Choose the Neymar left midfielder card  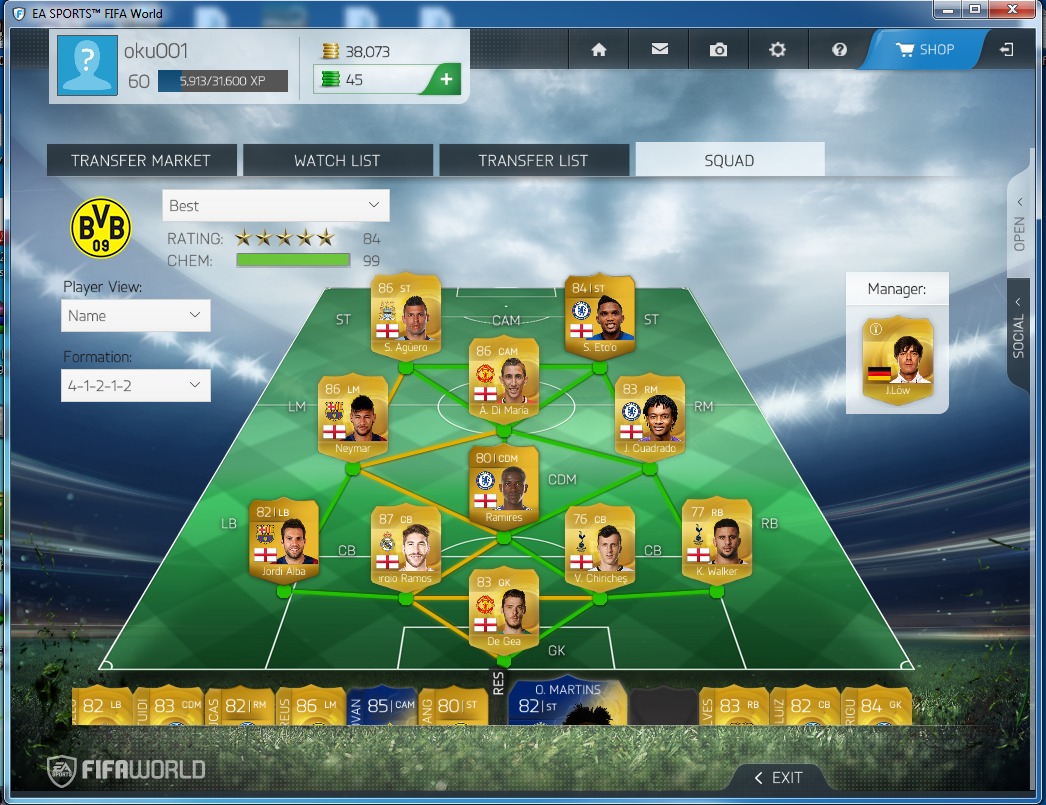[352, 415]
